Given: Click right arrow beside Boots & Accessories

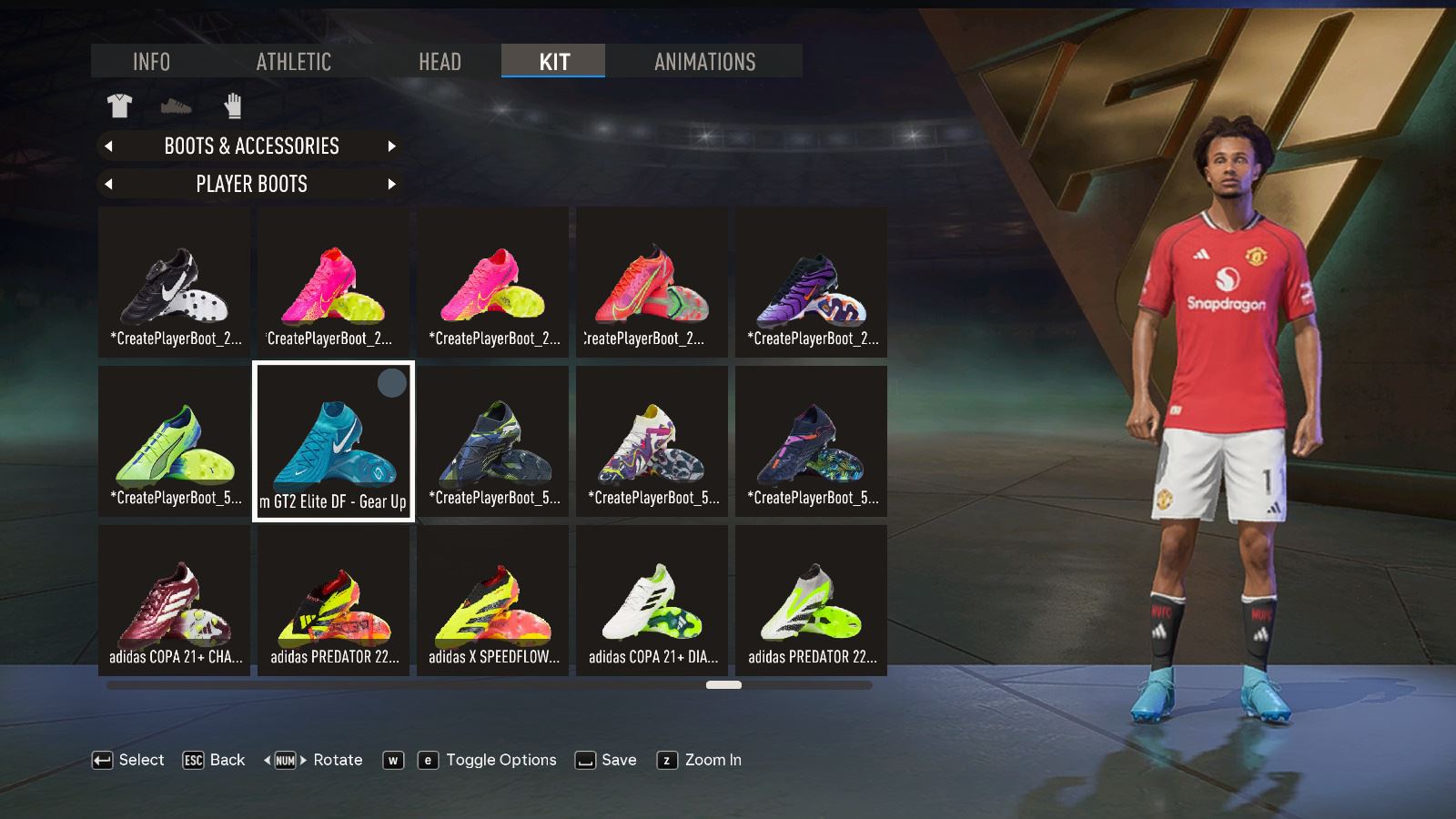Looking at the screenshot, I should 392,146.
